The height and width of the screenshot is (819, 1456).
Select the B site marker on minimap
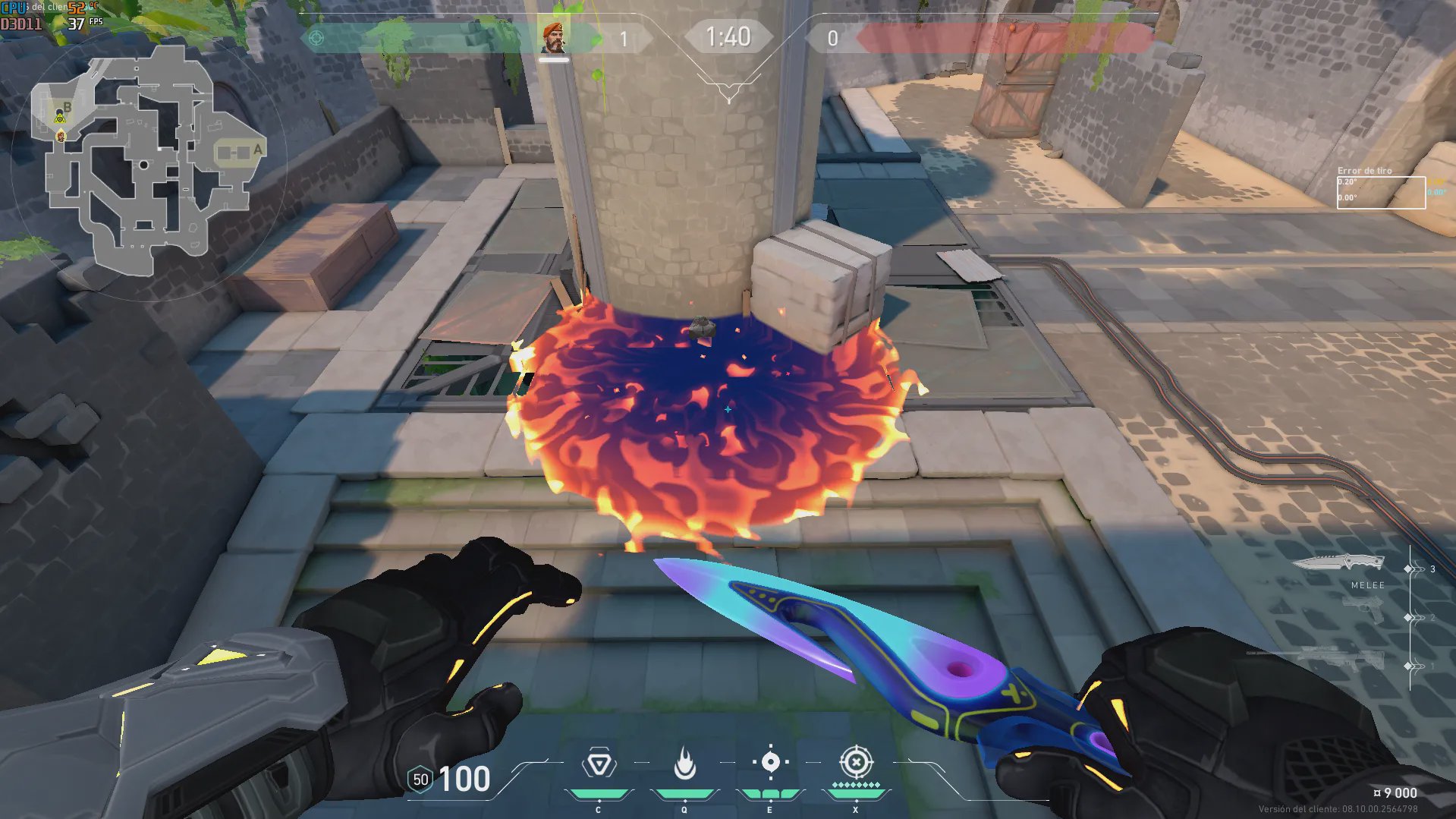tap(67, 108)
